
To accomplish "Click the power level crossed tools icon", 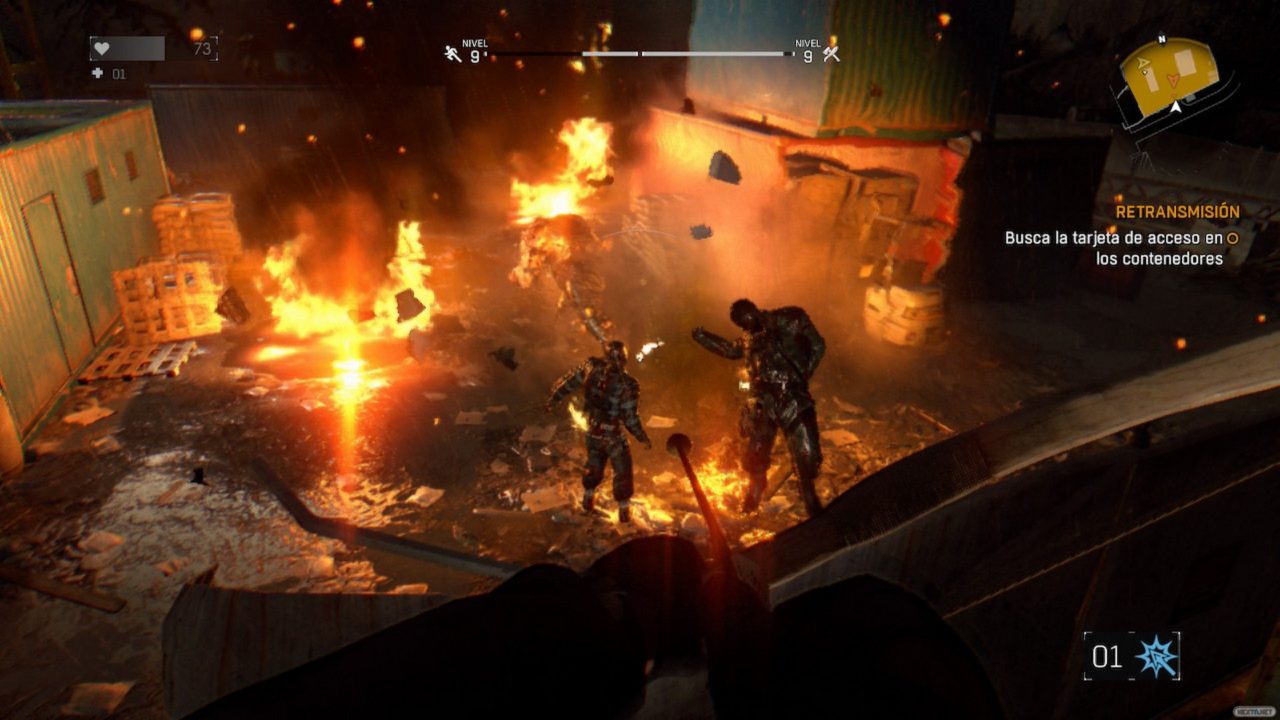I will [x=831, y=54].
